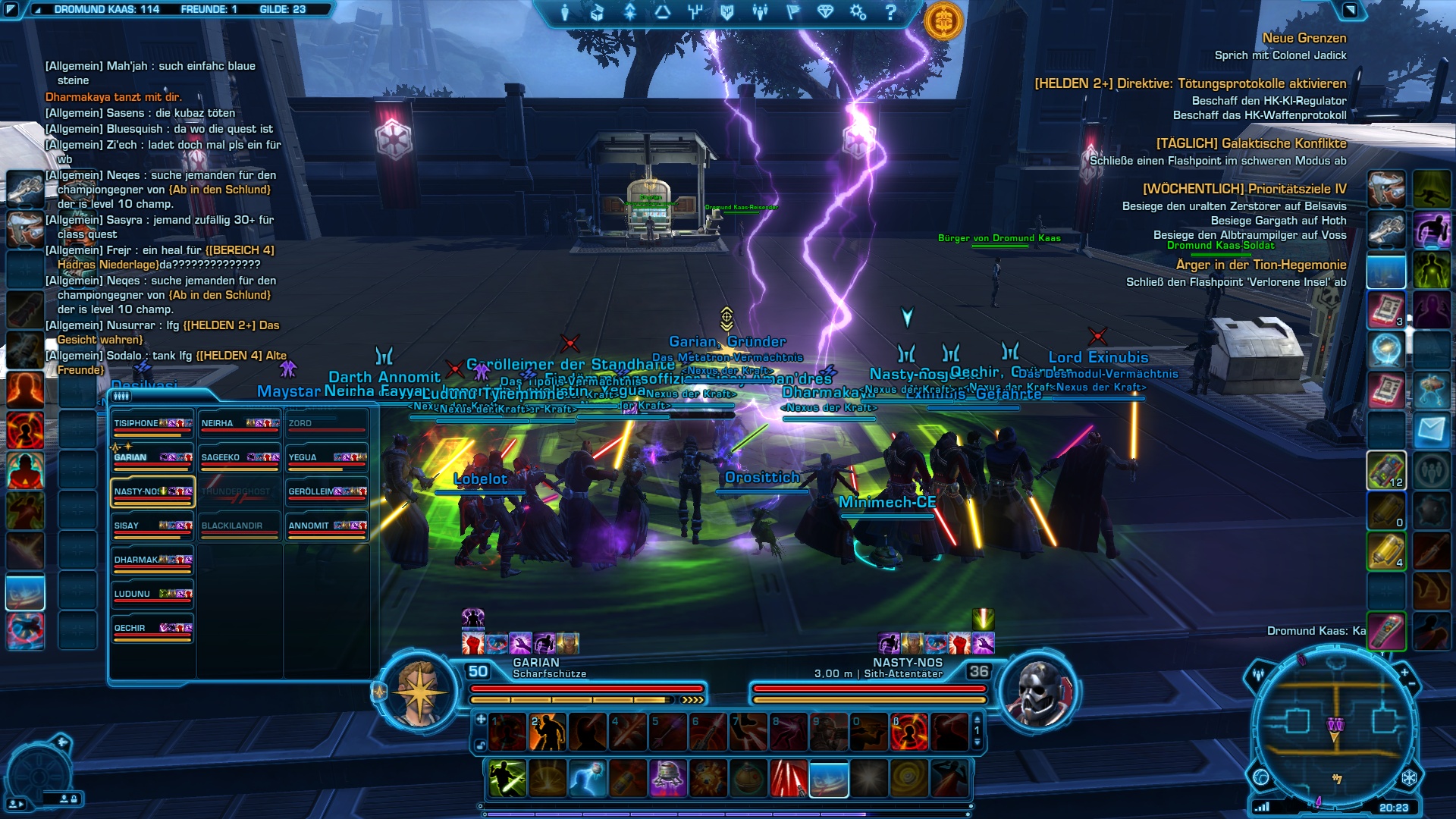Choose DHARMAKAYA's raid frame row
Image resolution: width=1456 pixels, height=819 pixels.
tap(152, 560)
